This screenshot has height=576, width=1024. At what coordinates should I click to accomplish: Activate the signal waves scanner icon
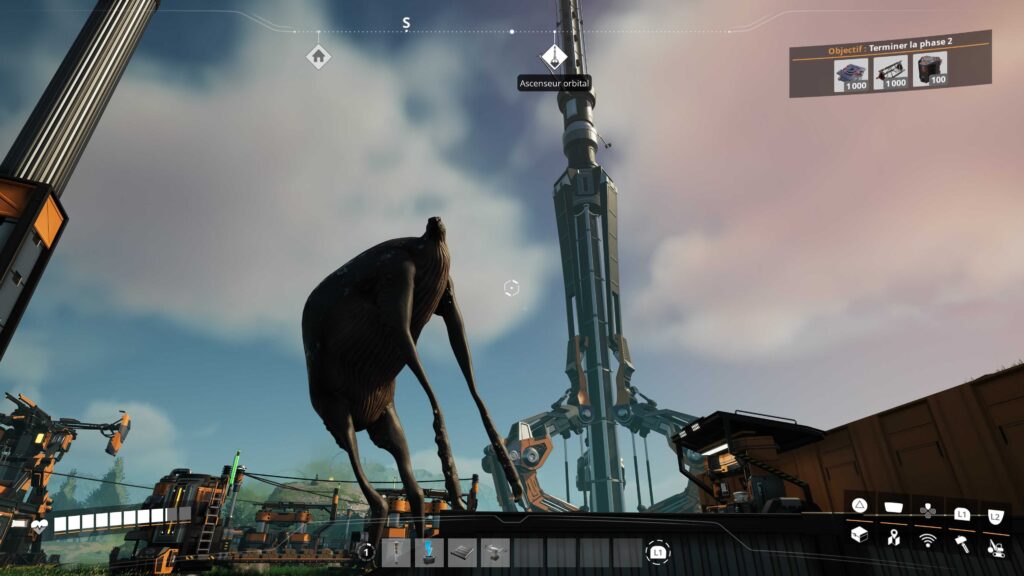point(928,539)
